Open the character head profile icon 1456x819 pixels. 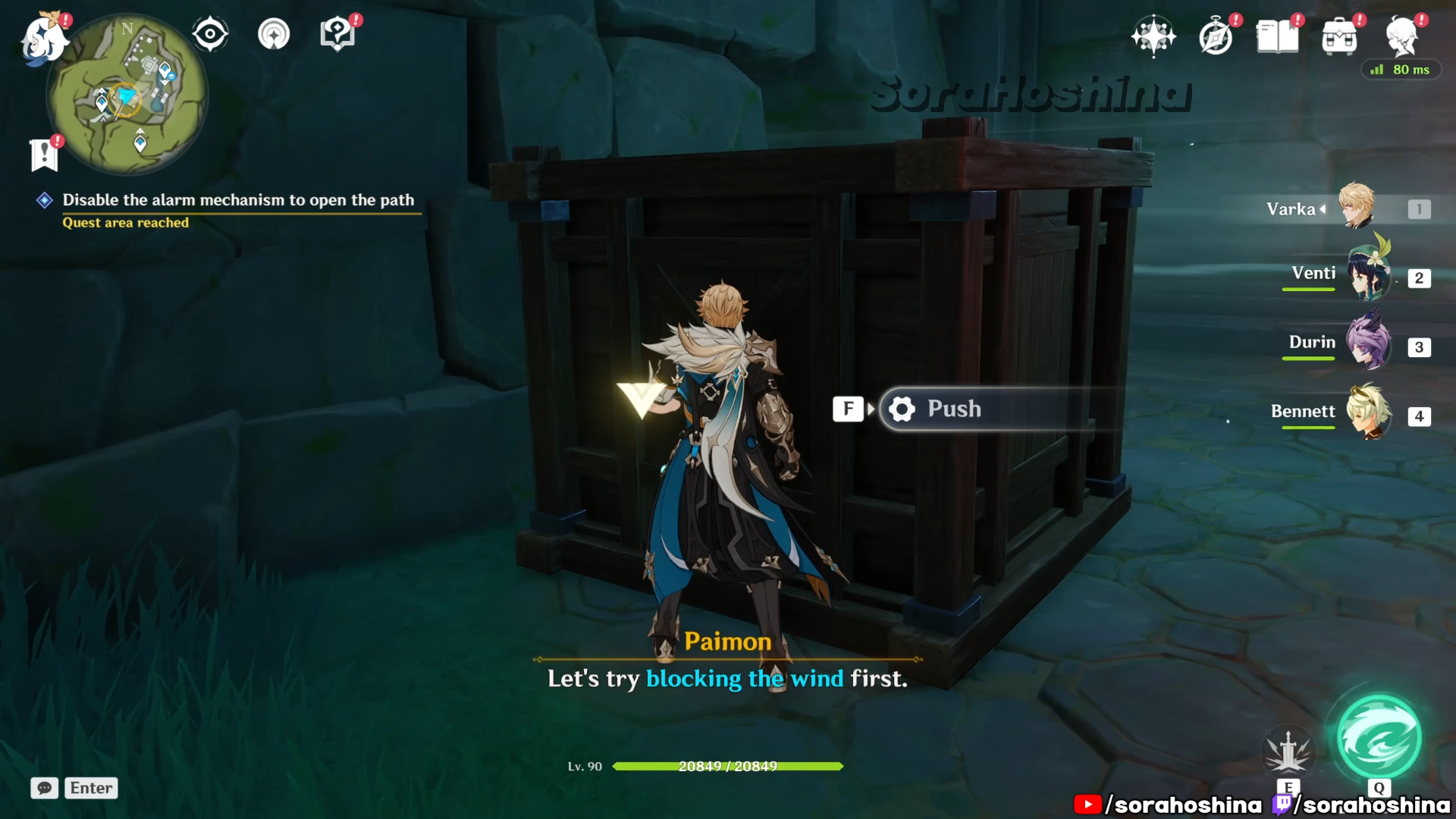(x=1402, y=36)
